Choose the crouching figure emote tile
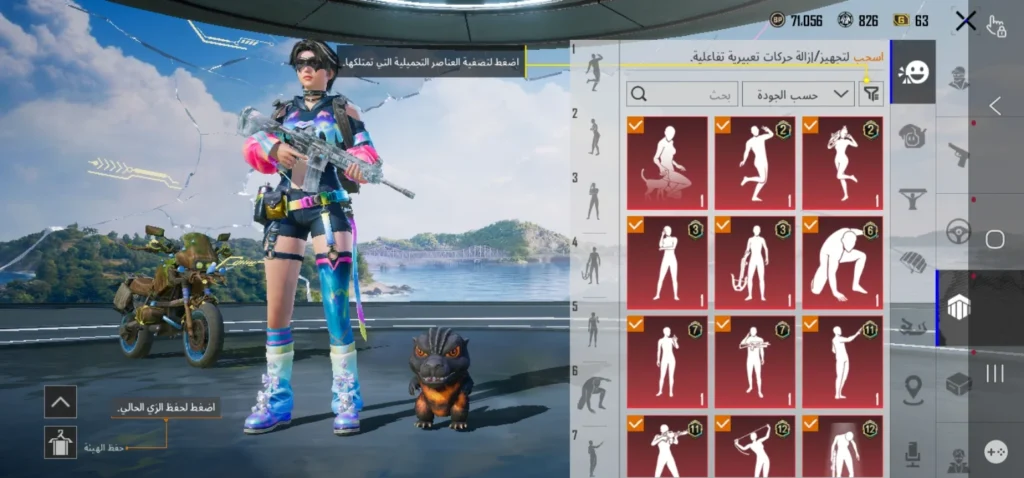Screen dimensions: 1024x478 842,262
